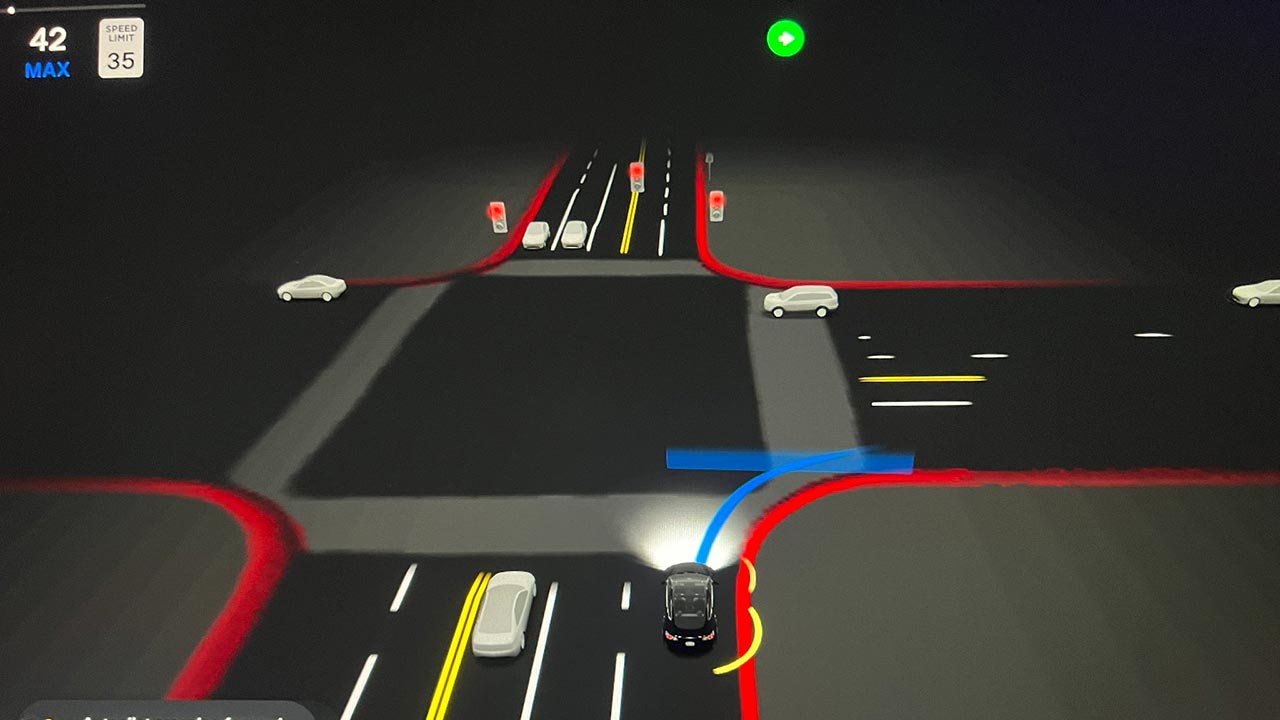Select the Speed Limit 35 sign
Viewport: 1280px width, 720px height.
pyautogui.click(x=120, y=48)
